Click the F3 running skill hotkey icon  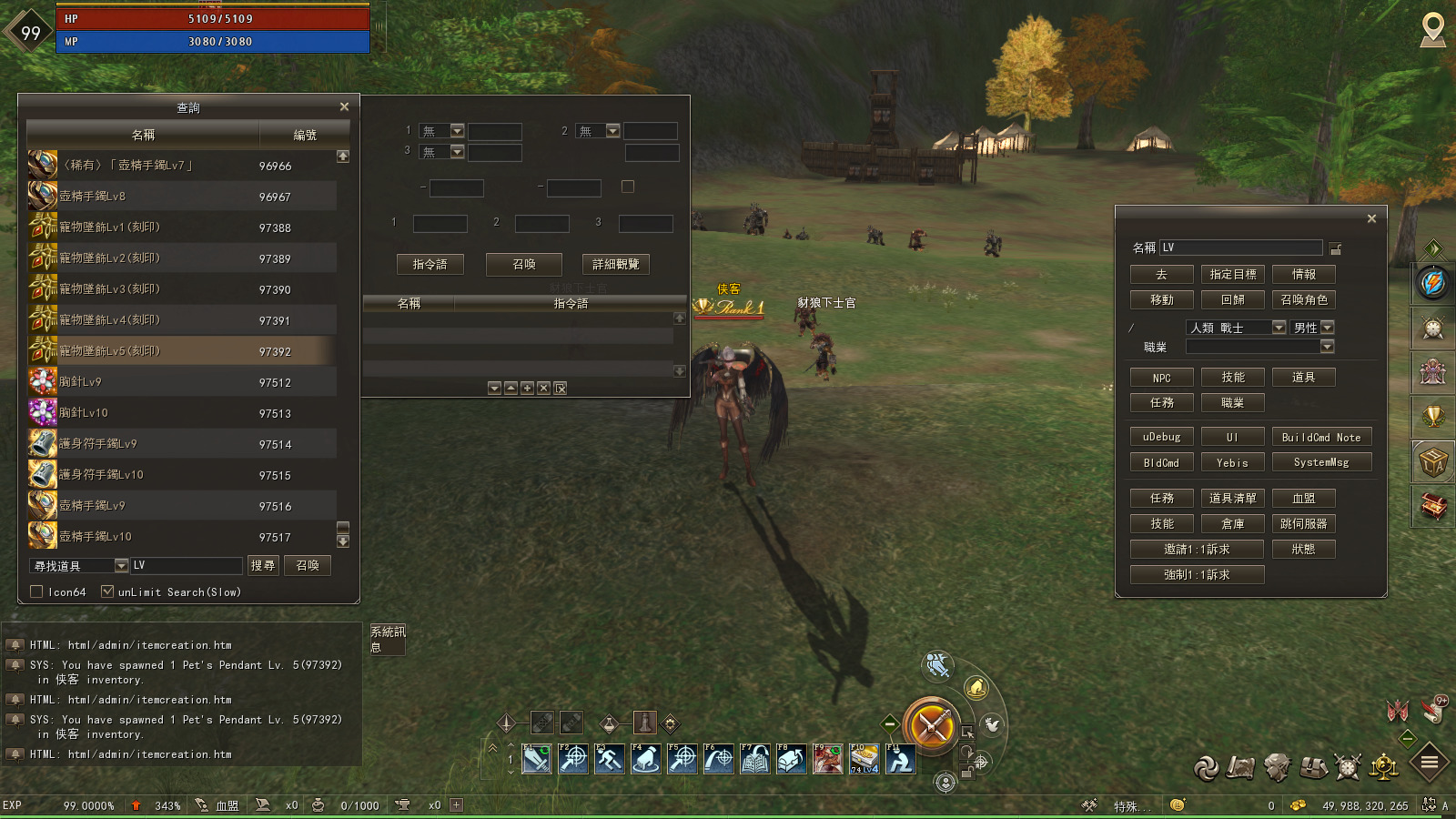(609, 758)
